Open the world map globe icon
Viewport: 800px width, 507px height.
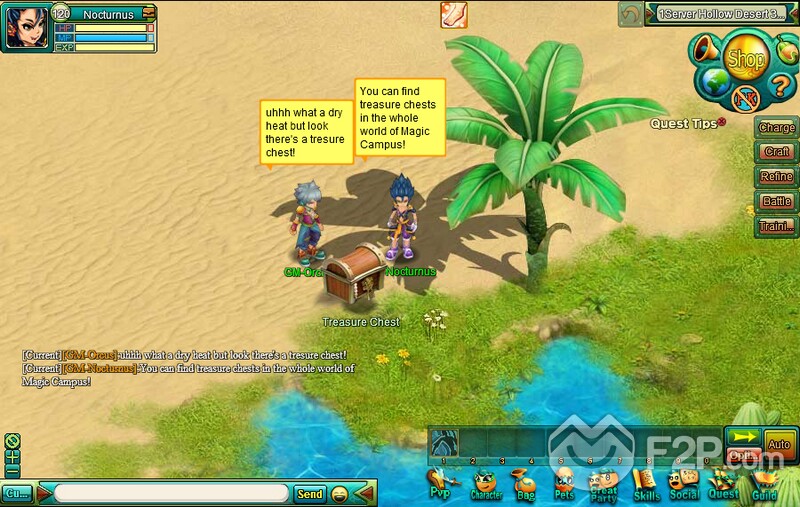713,82
